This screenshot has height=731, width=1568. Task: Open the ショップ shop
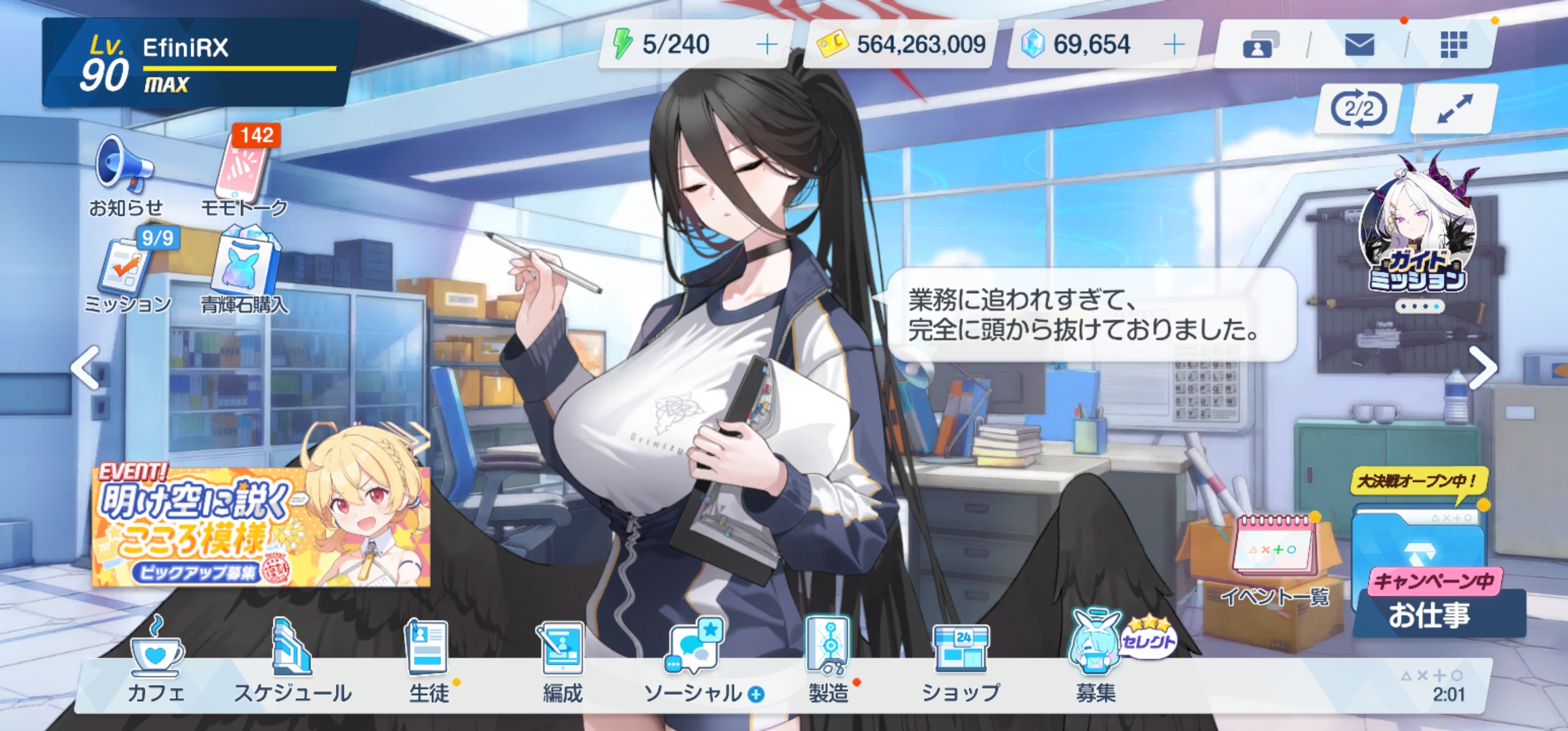pos(961,660)
